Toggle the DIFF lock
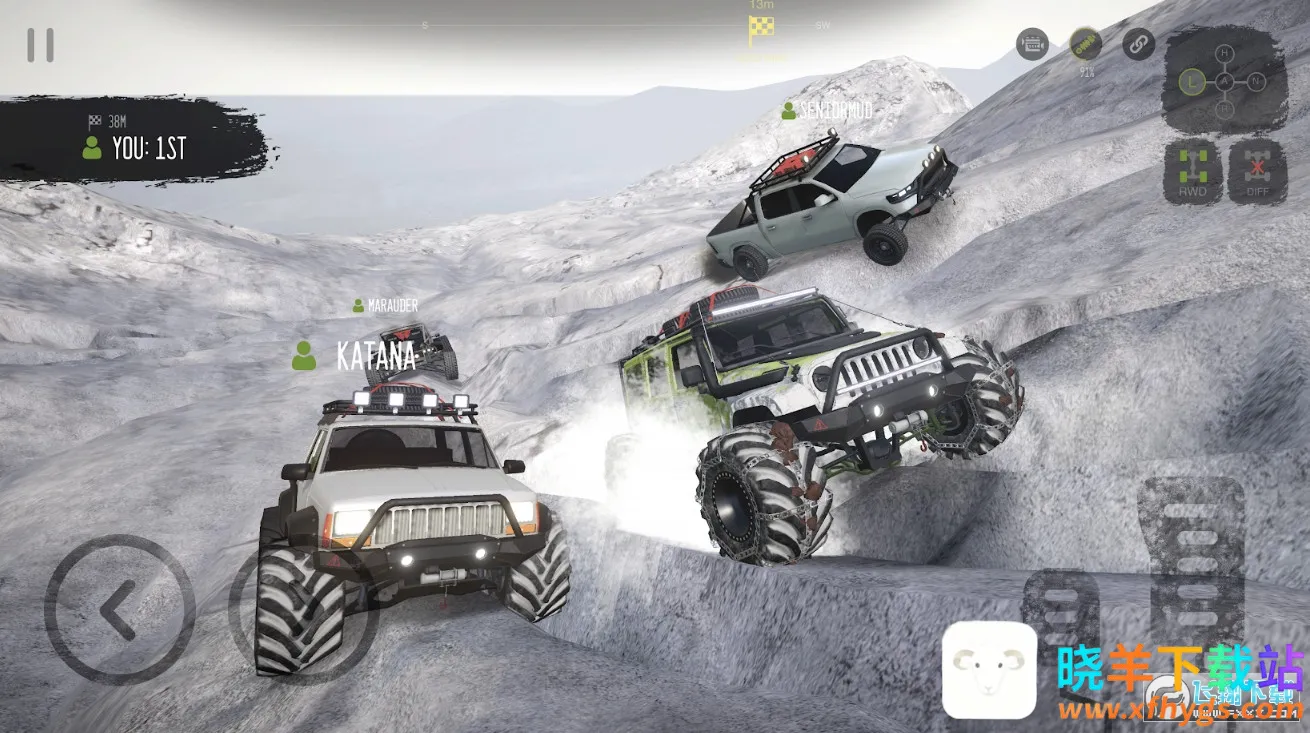 [x=1257, y=172]
